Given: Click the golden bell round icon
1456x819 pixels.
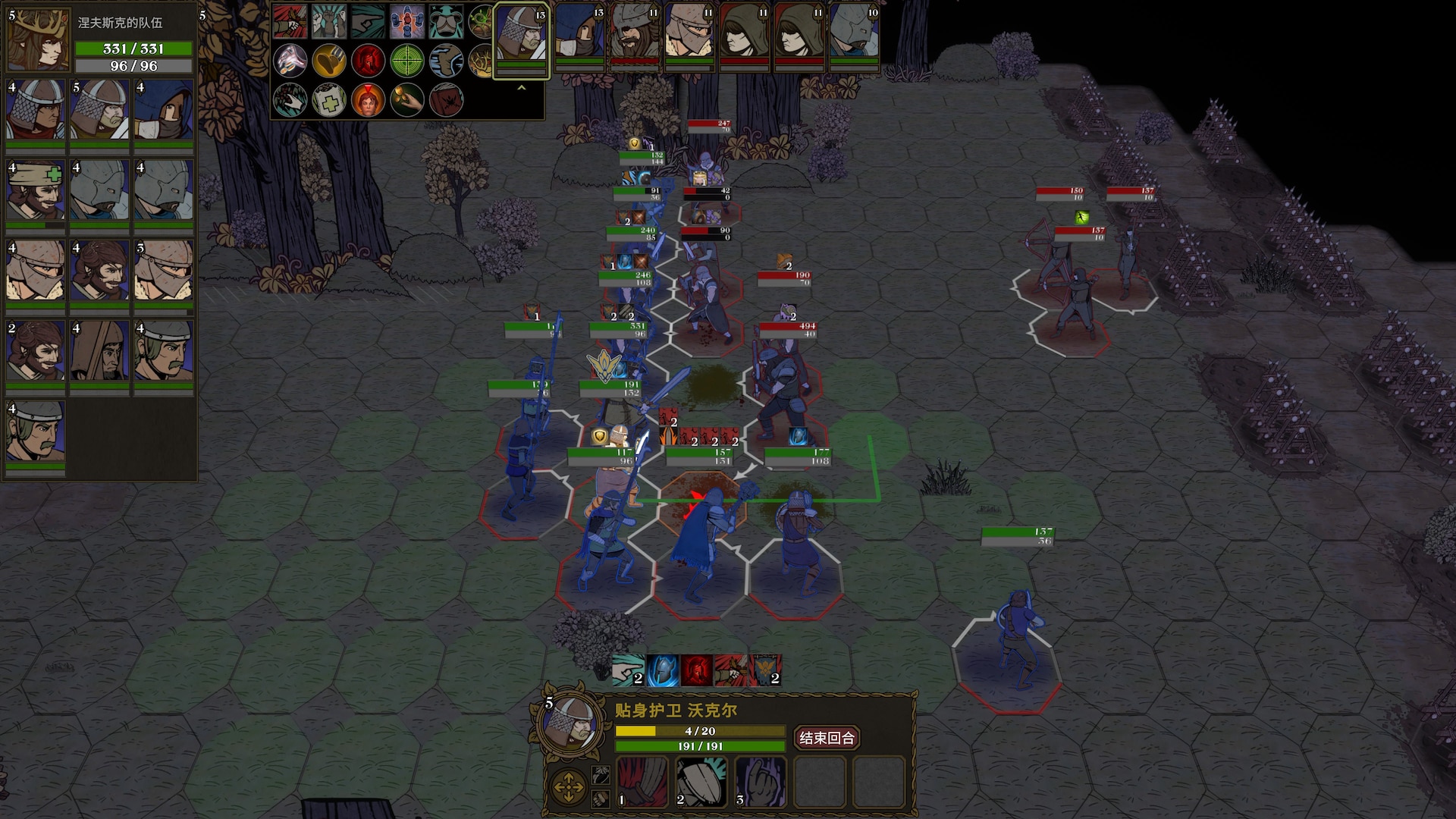Looking at the screenshot, I should tap(329, 61).
